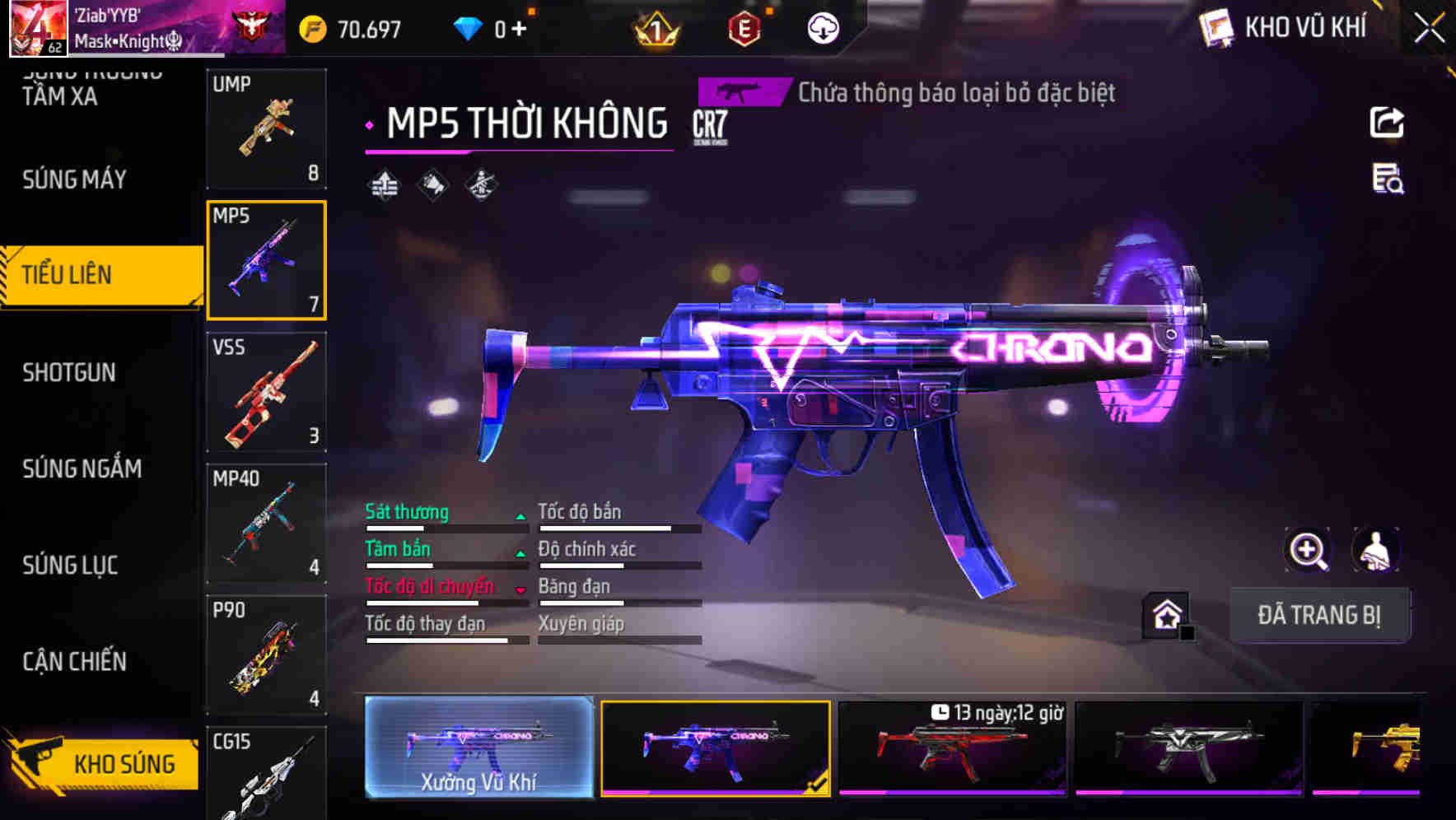Open the share icon at top right
1456x820 pixels.
coord(1388,122)
